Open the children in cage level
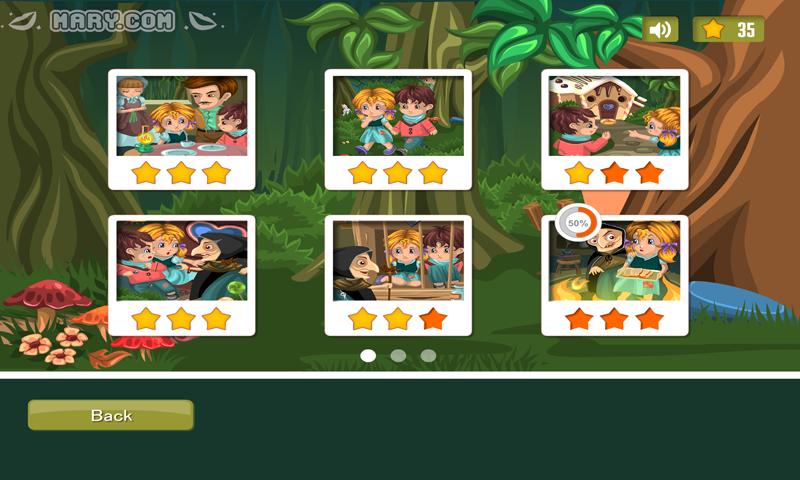 pyautogui.click(x=398, y=263)
